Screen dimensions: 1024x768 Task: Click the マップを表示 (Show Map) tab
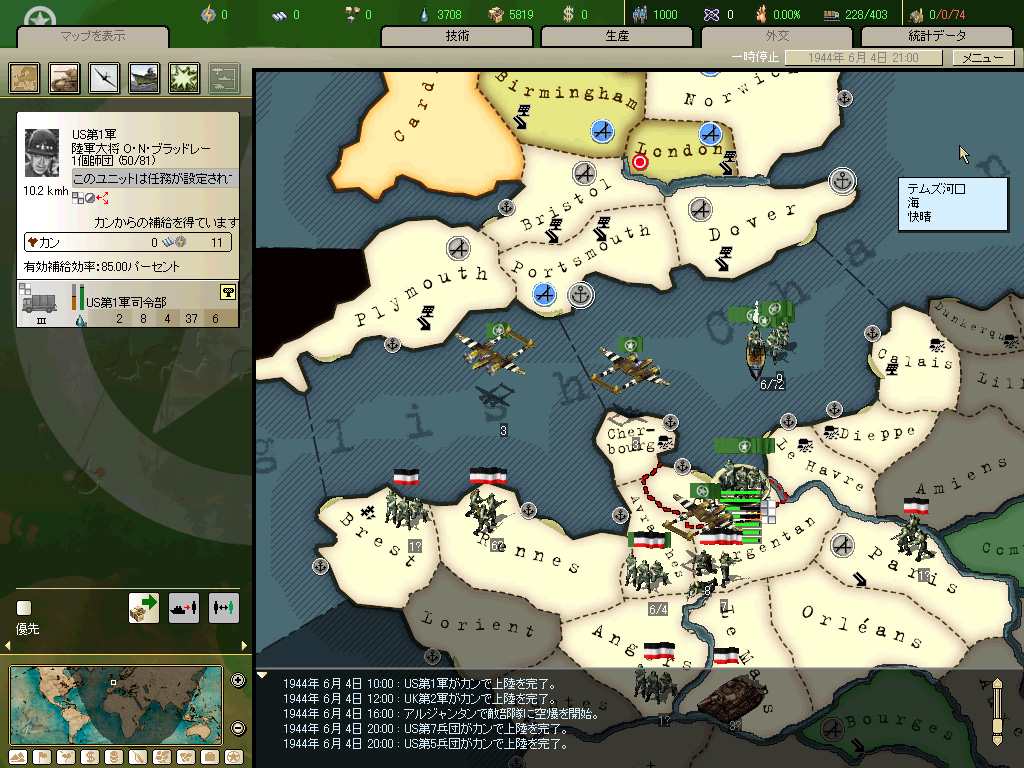[x=93, y=37]
